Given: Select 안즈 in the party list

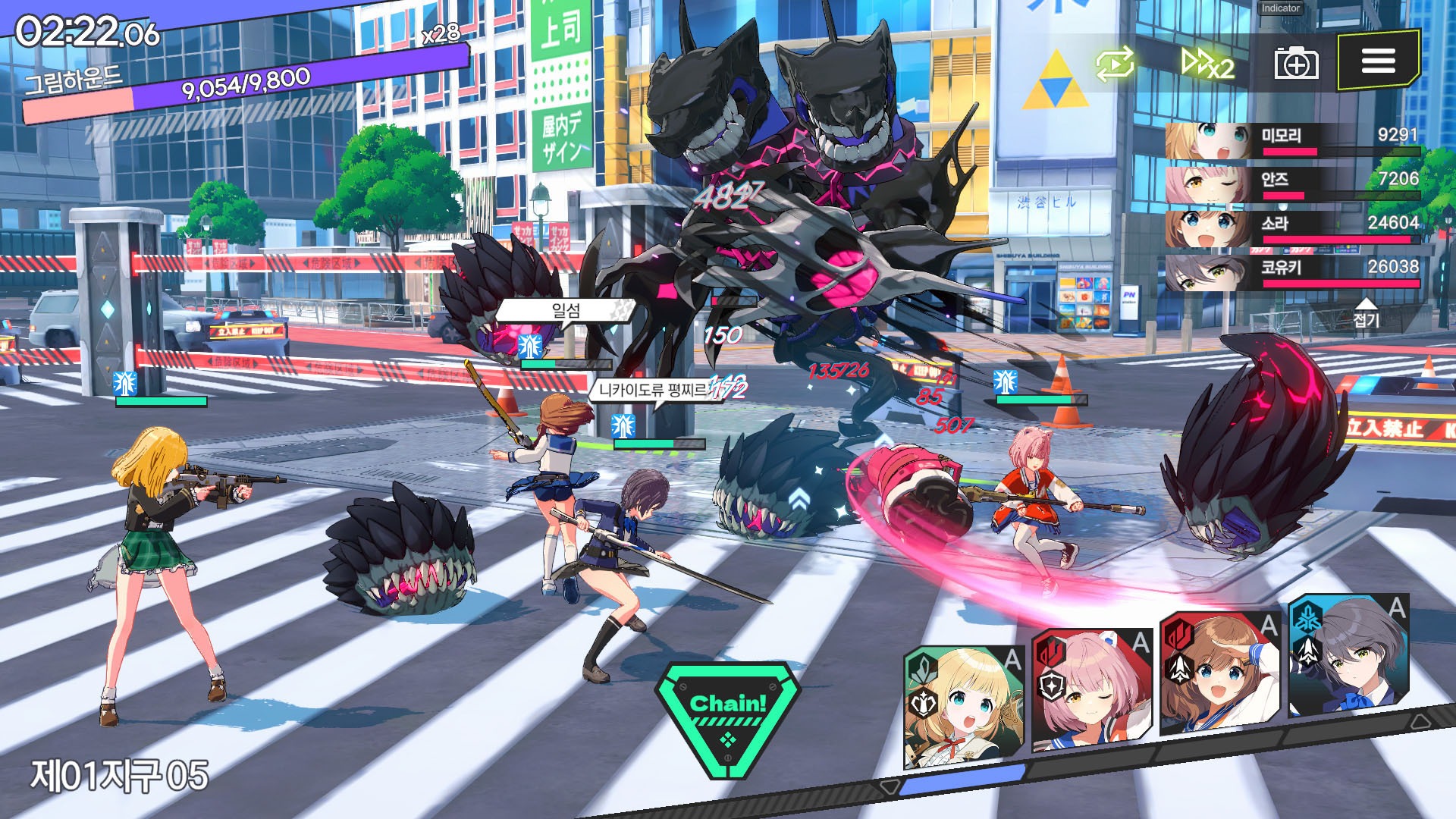Looking at the screenshot, I should tap(1292, 184).
